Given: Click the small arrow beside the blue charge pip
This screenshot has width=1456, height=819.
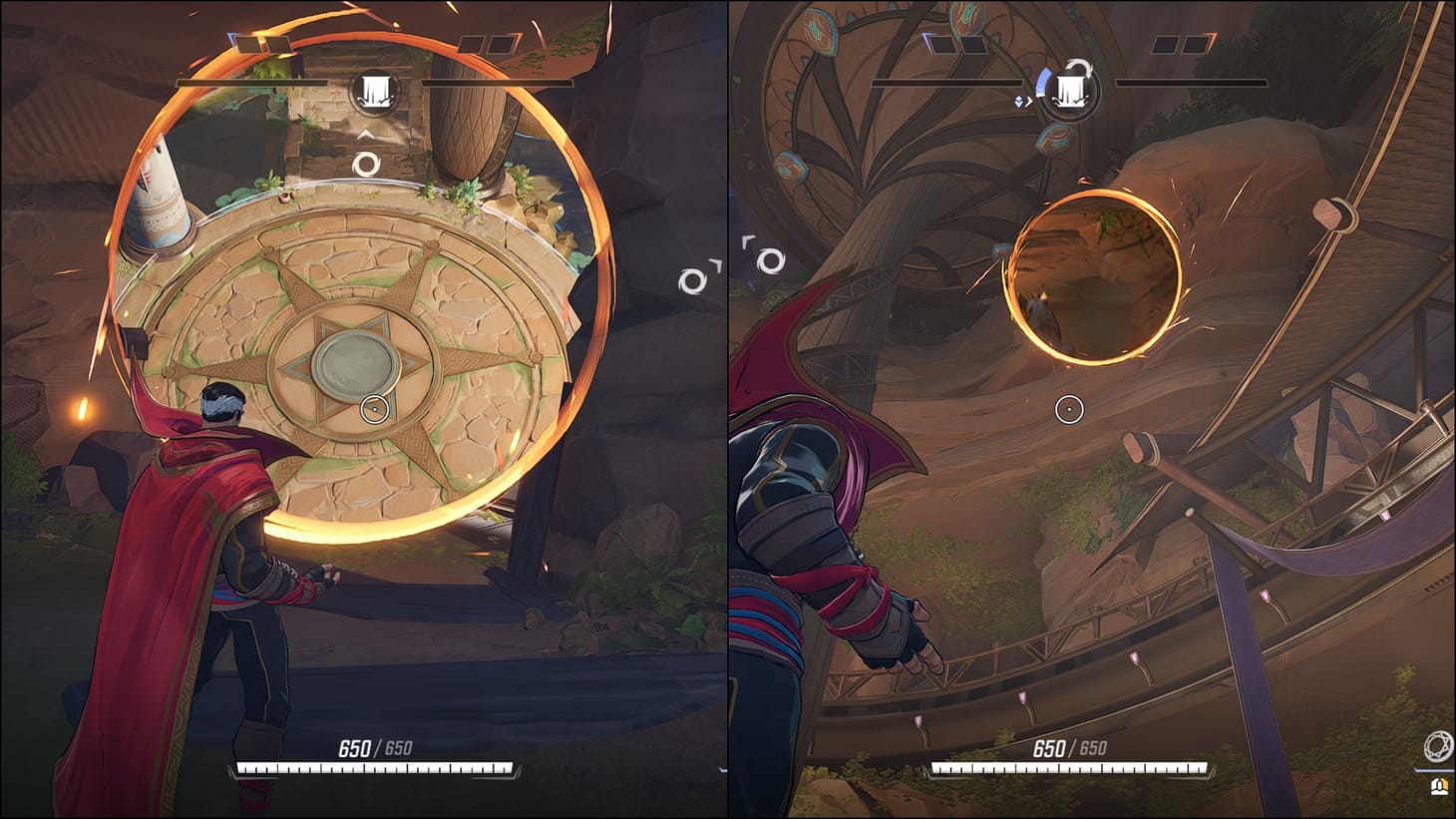Looking at the screenshot, I should 1028,101.
